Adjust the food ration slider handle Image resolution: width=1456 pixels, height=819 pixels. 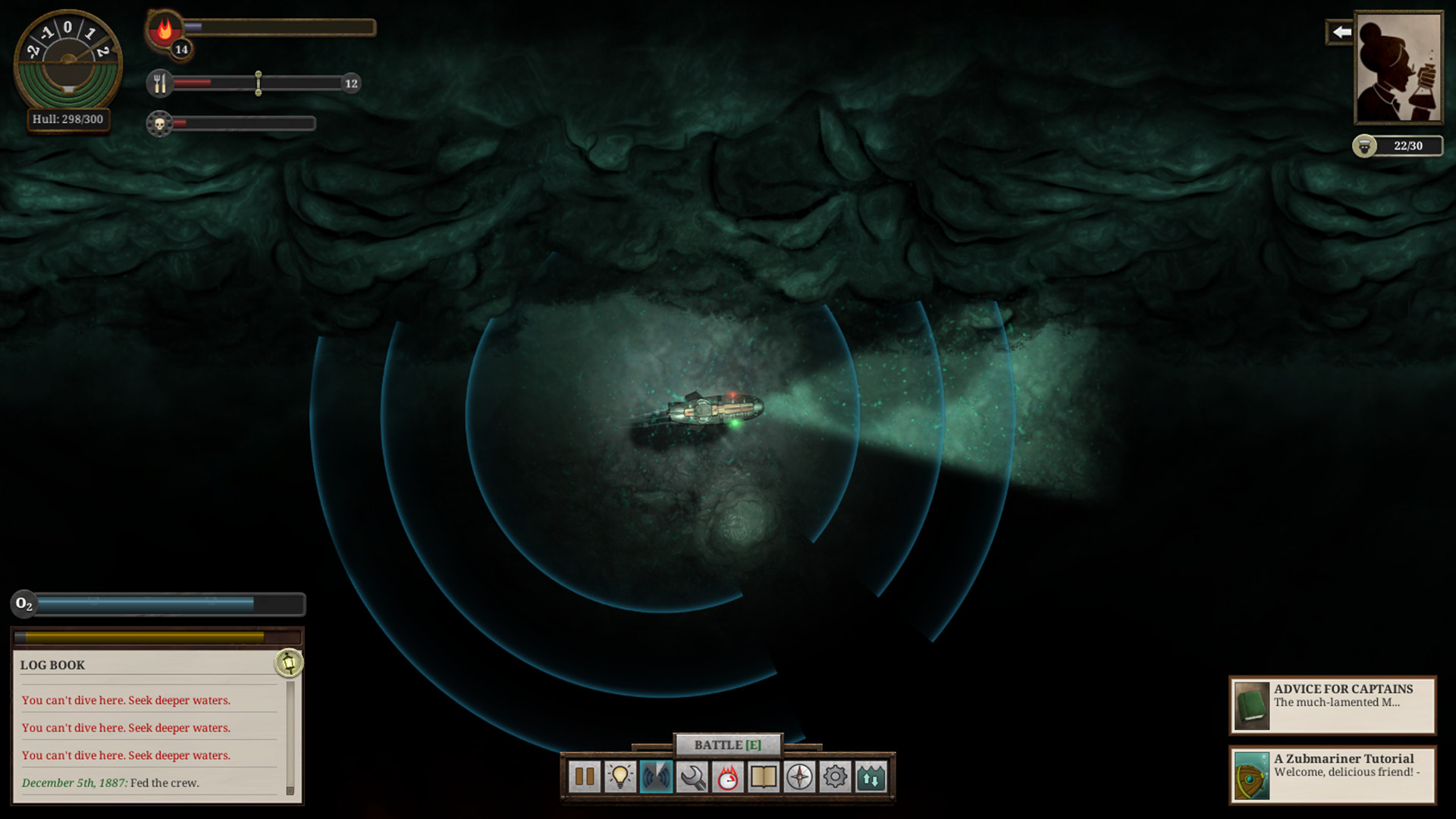[x=258, y=83]
